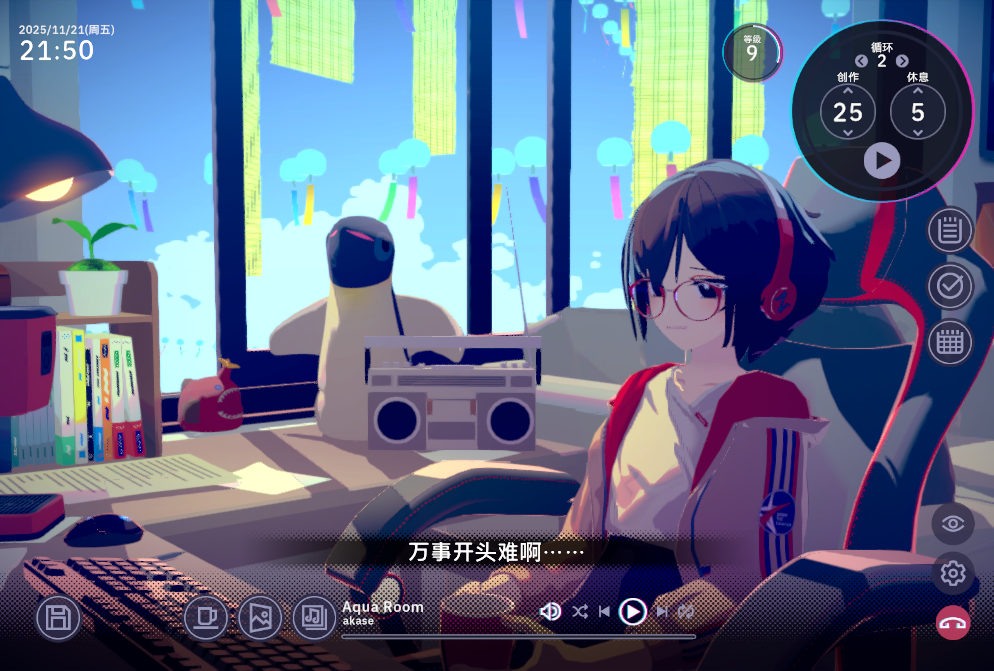
Task: Toggle shuffle for the music player
Action: (x=580, y=611)
